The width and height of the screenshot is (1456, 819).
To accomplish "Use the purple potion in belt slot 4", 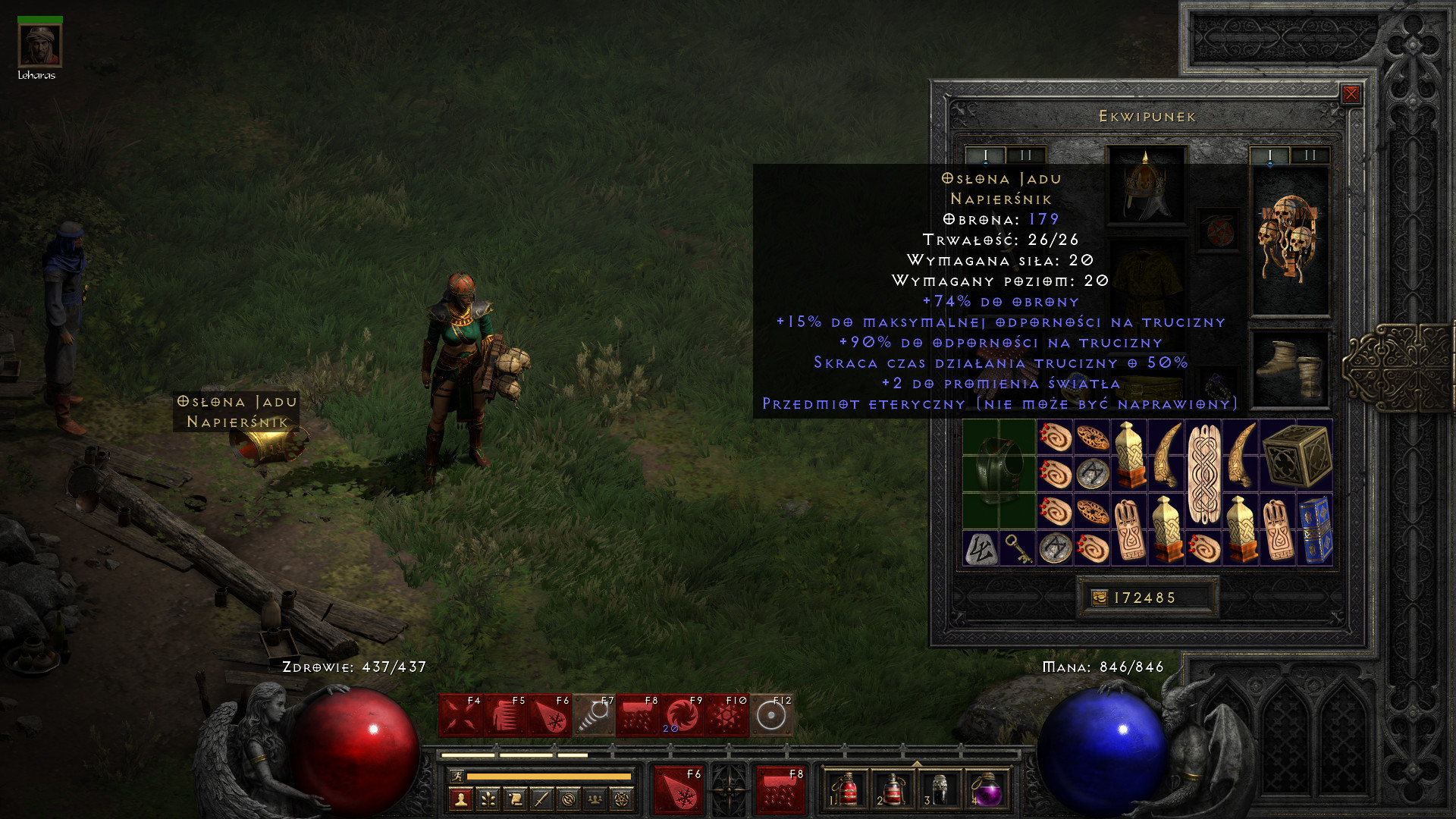I will click(987, 790).
